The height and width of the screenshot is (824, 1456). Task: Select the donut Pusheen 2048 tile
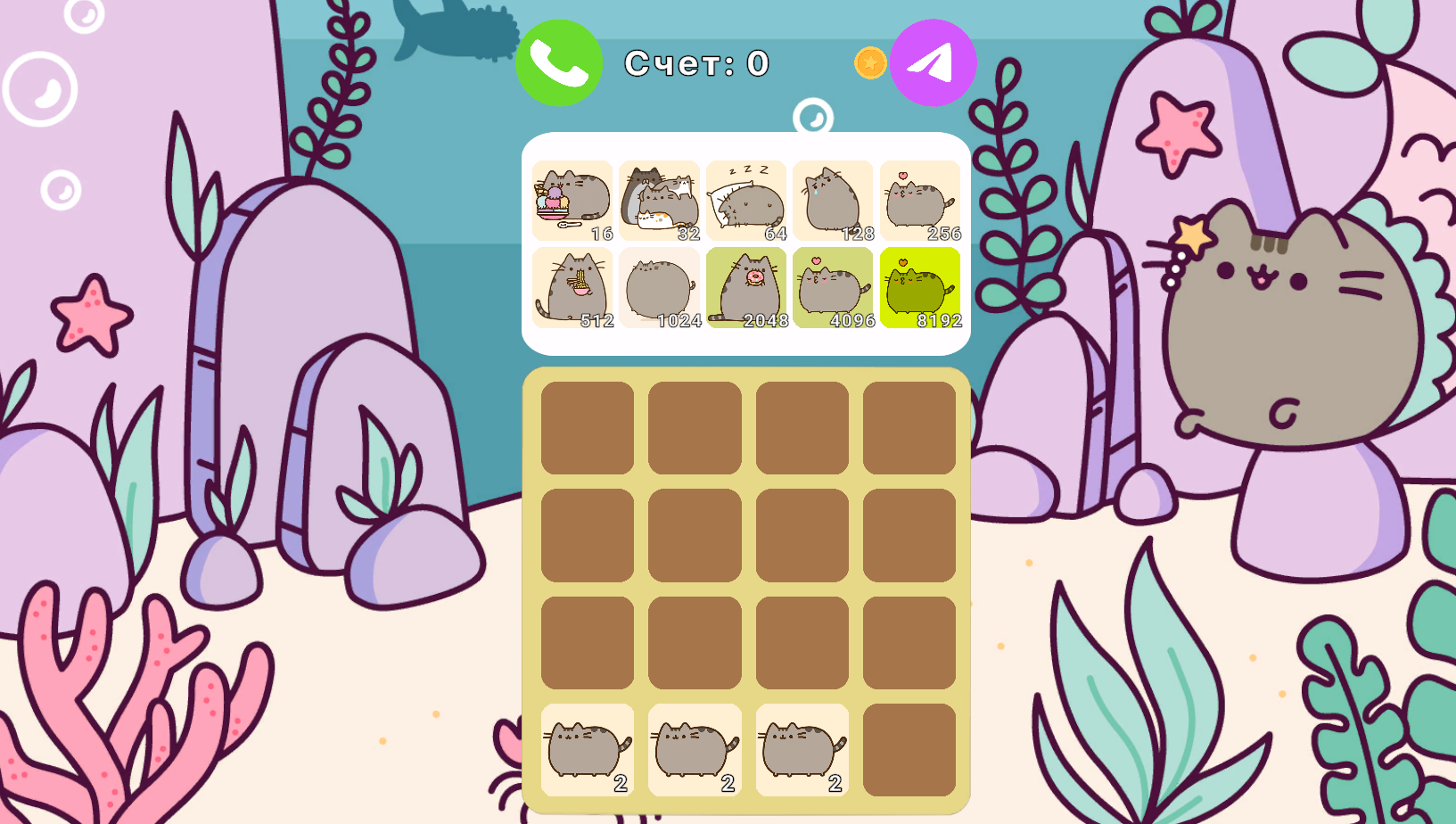pyautogui.click(x=745, y=287)
